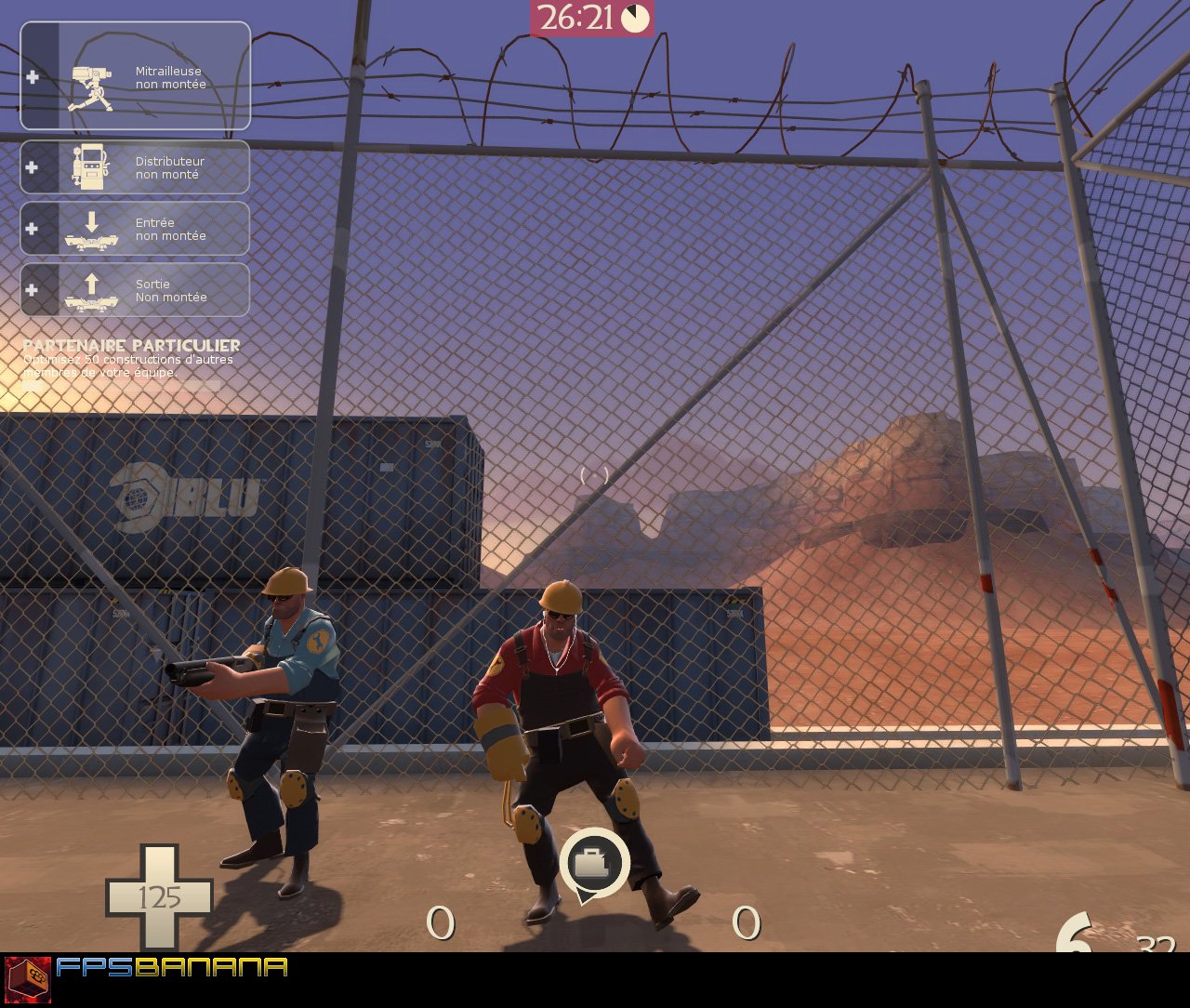This screenshot has width=1190, height=1008.
Task: Expand the Entrée non montée panel
Action: (139, 229)
